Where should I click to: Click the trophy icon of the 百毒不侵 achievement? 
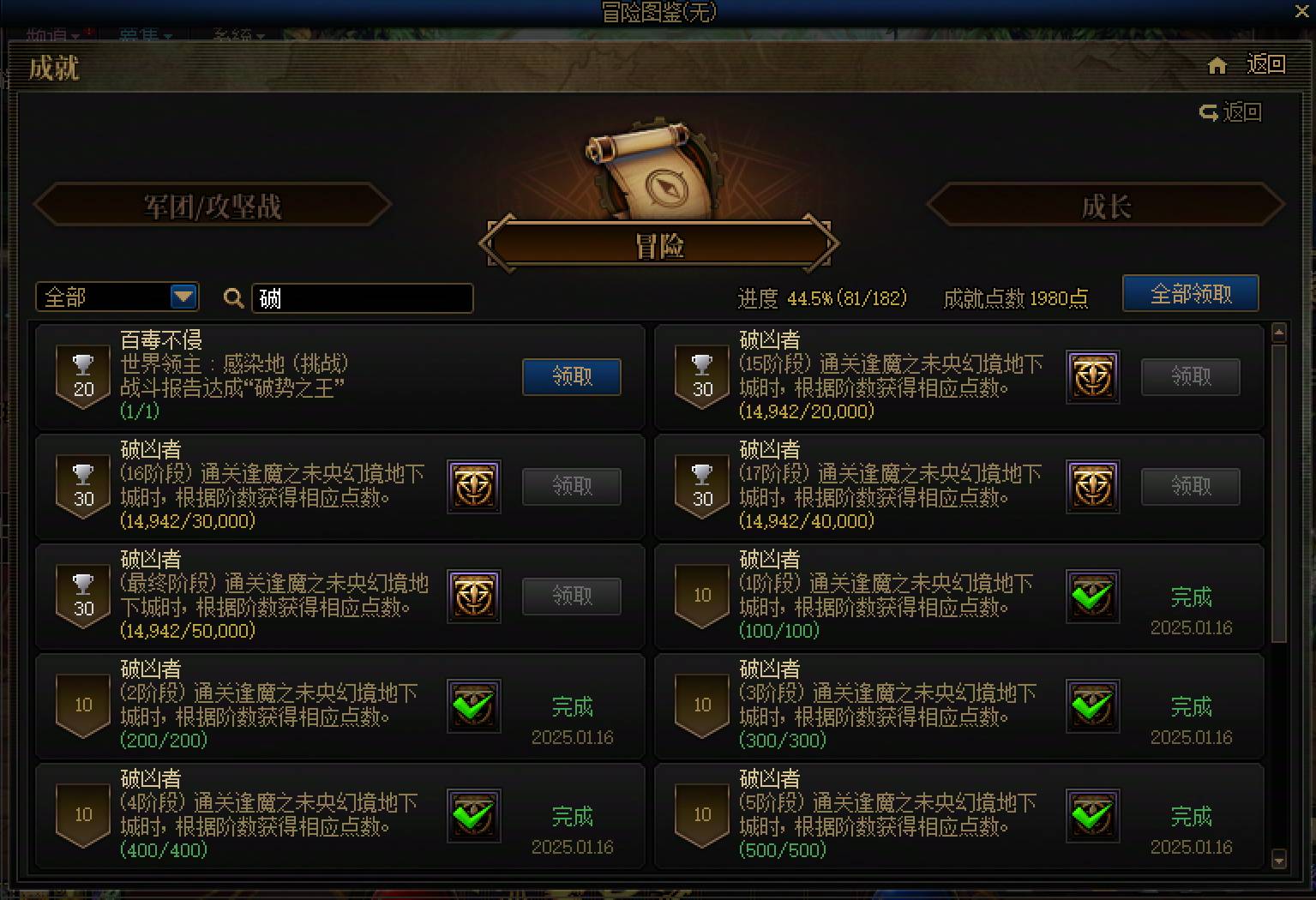[x=82, y=377]
